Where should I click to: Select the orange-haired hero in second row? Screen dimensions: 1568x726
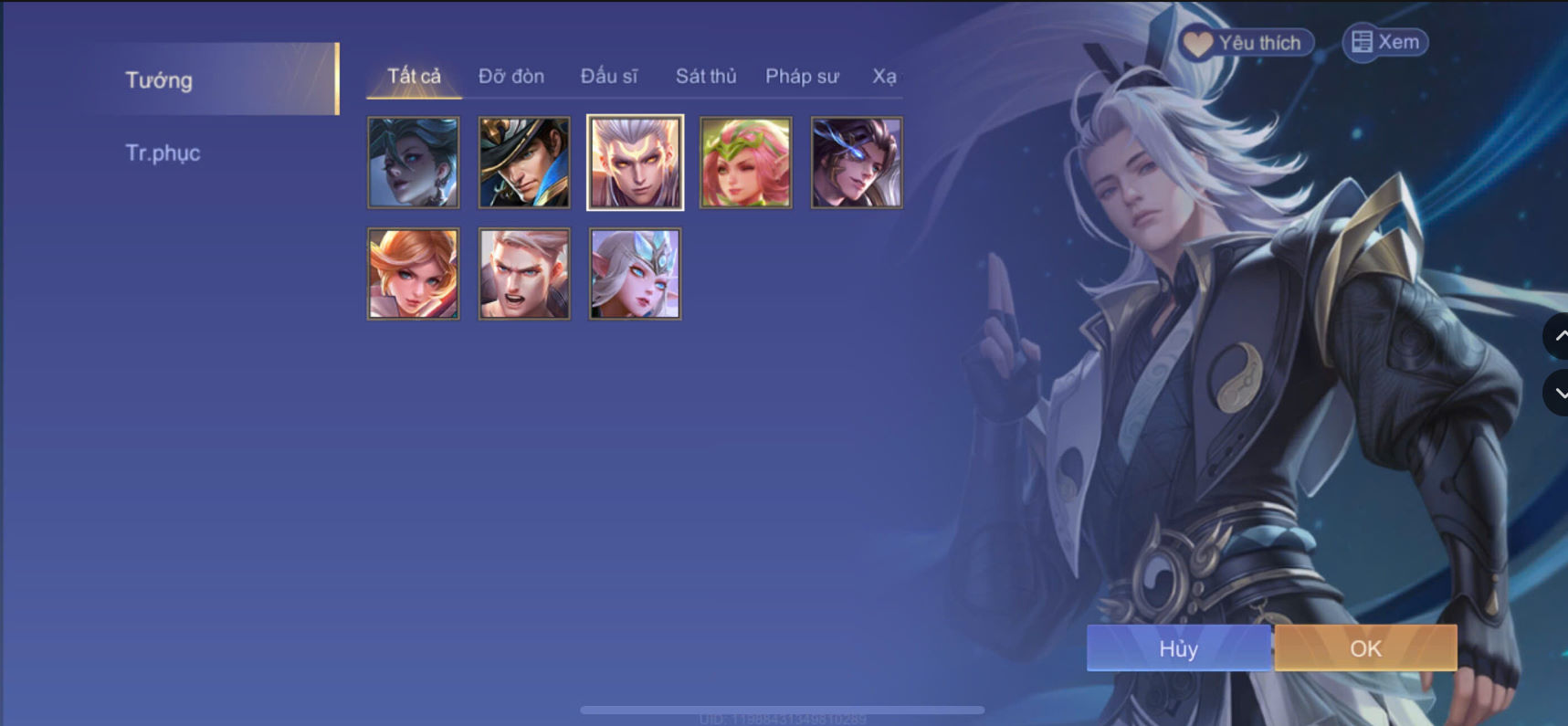[413, 273]
